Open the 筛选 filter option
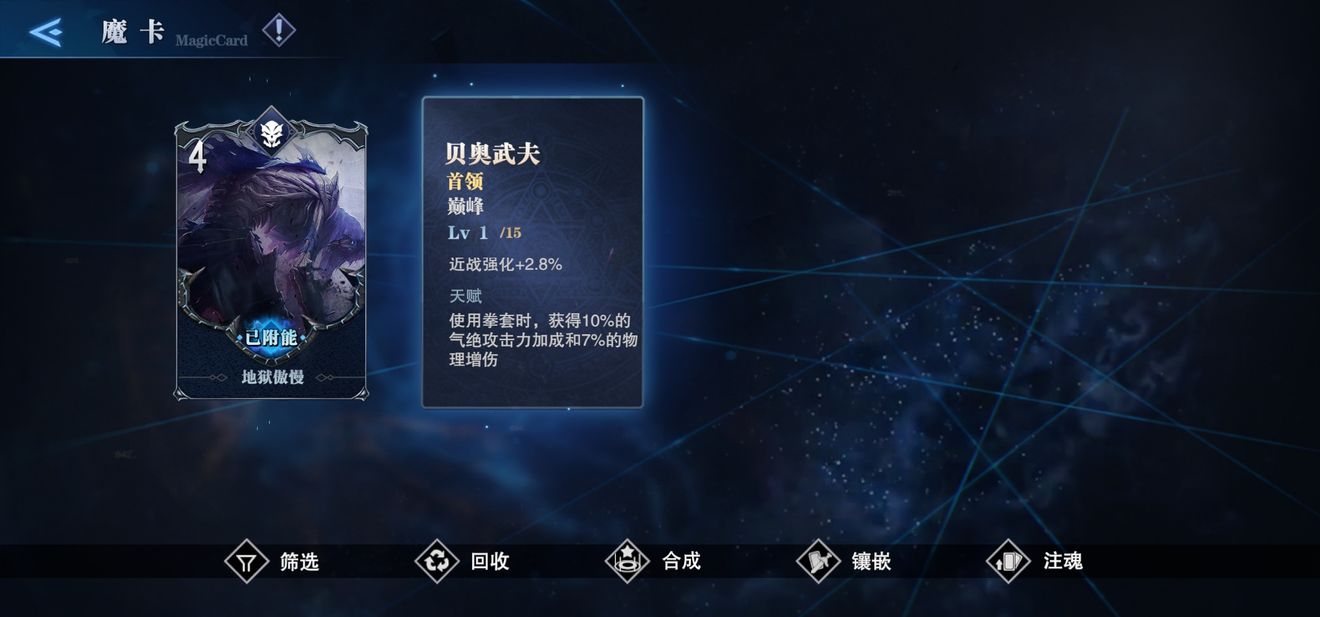The height and width of the screenshot is (617, 1320). point(273,561)
